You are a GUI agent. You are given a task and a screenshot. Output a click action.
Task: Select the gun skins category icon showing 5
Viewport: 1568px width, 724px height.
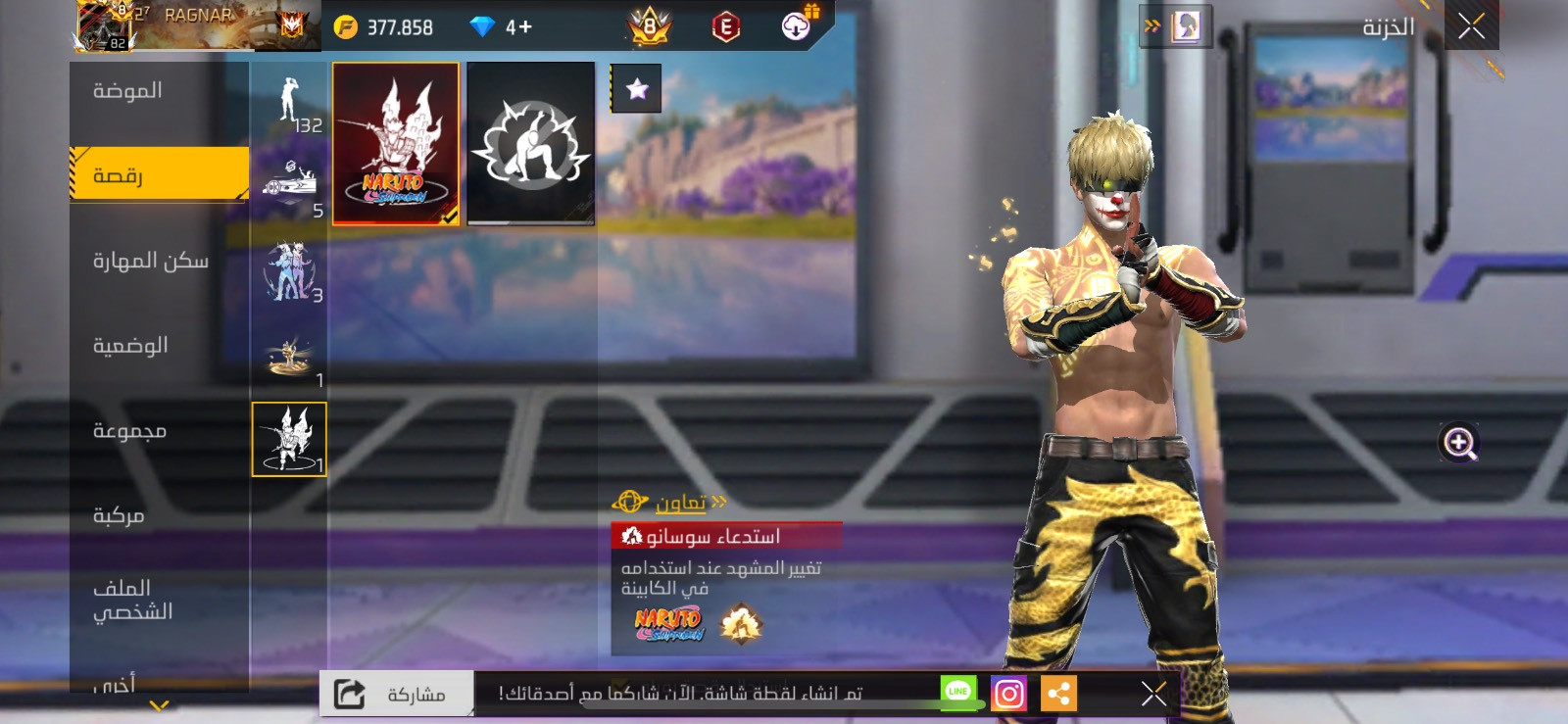[x=287, y=181]
